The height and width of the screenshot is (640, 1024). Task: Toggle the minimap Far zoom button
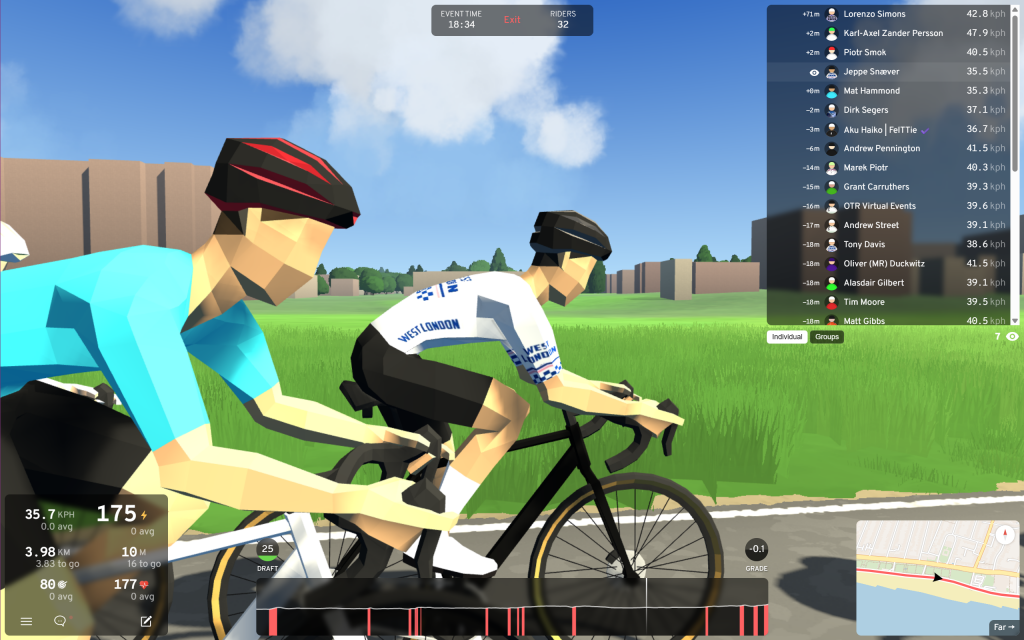[1003, 627]
